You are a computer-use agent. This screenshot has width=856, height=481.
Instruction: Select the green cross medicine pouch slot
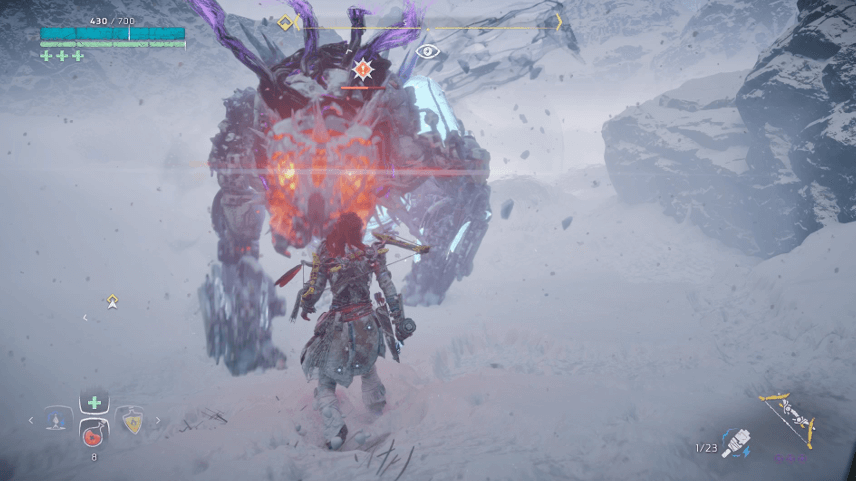(x=94, y=403)
